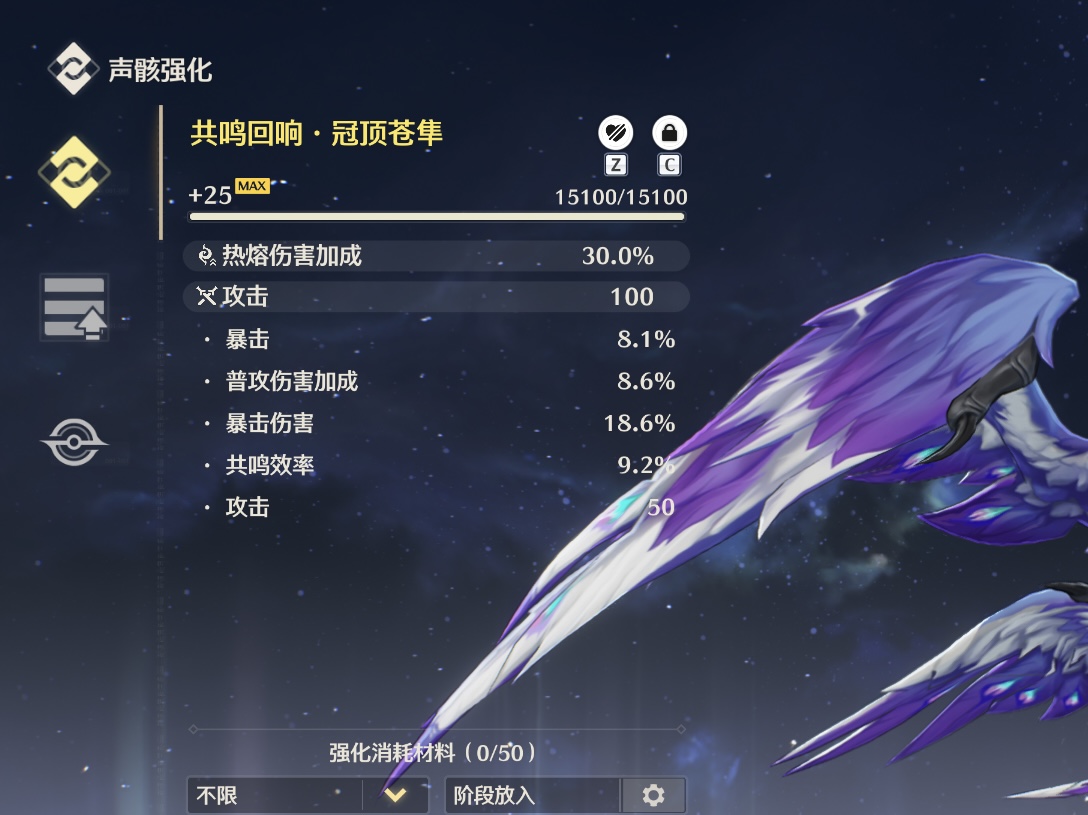This screenshot has height=815, width=1088.
Task: Toggle the discard mark heart icon
Action: [615, 132]
